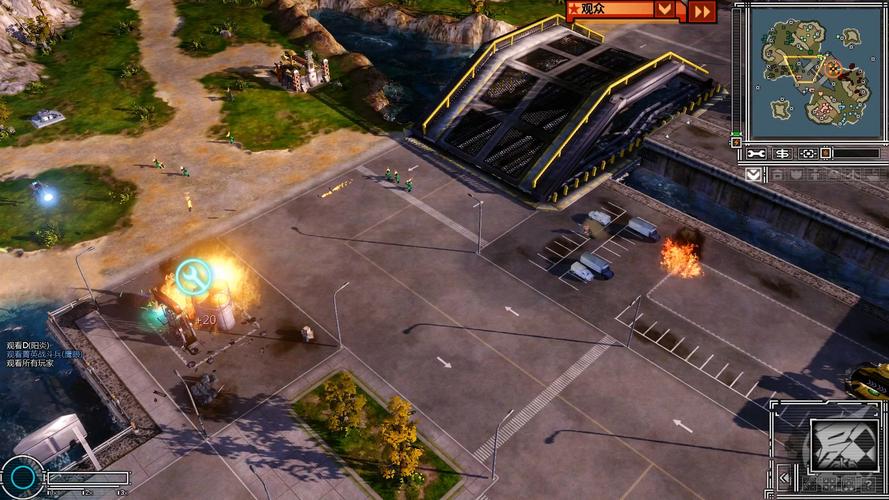Open the 观众 player dropdown arrow

point(664,9)
